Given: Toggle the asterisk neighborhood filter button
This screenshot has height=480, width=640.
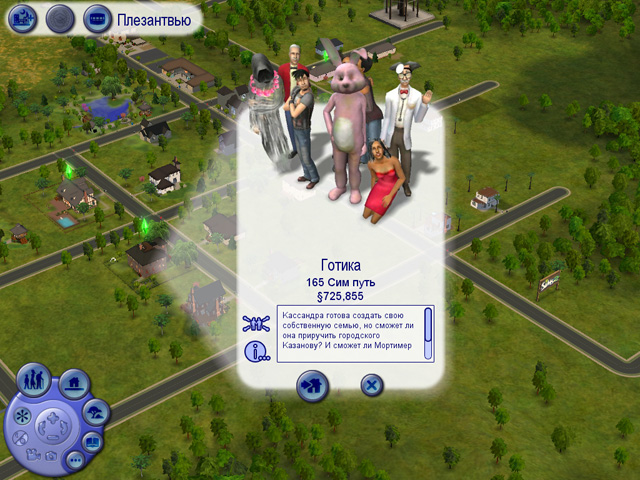Looking at the screenshot, I should click(22, 415).
